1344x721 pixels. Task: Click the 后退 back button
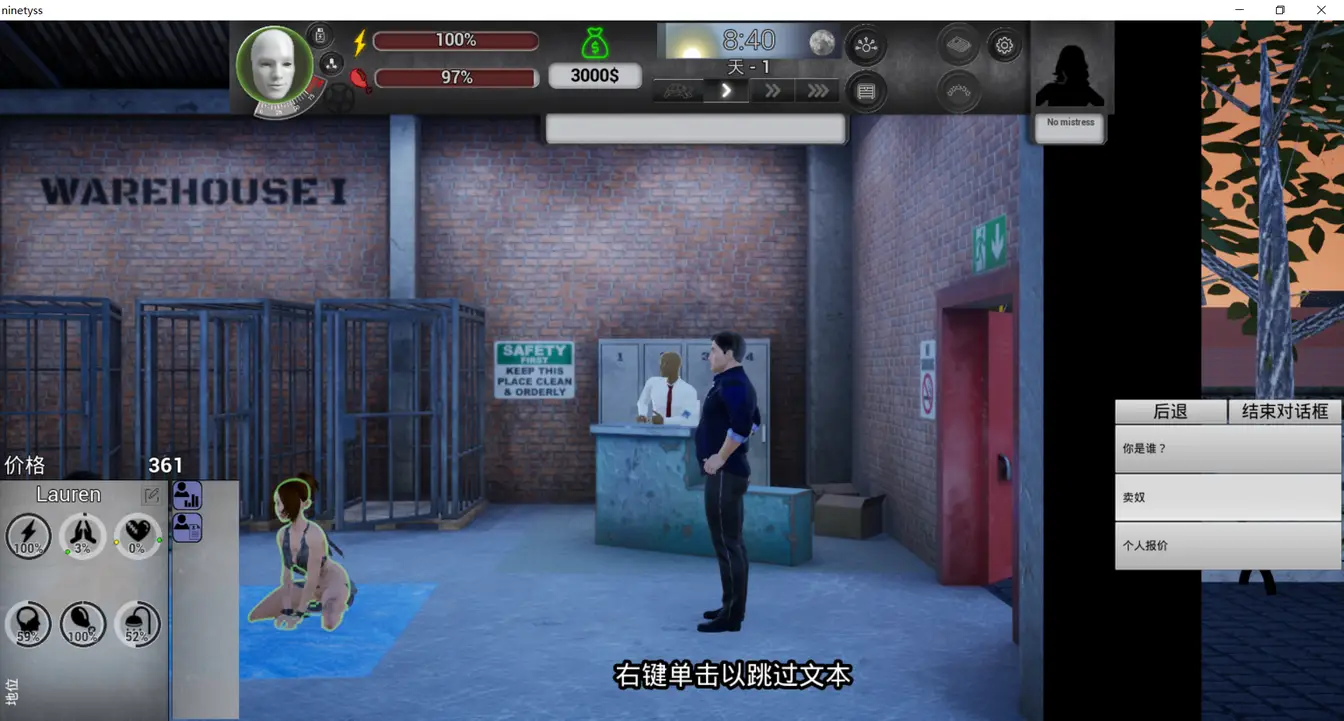coord(1170,411)
